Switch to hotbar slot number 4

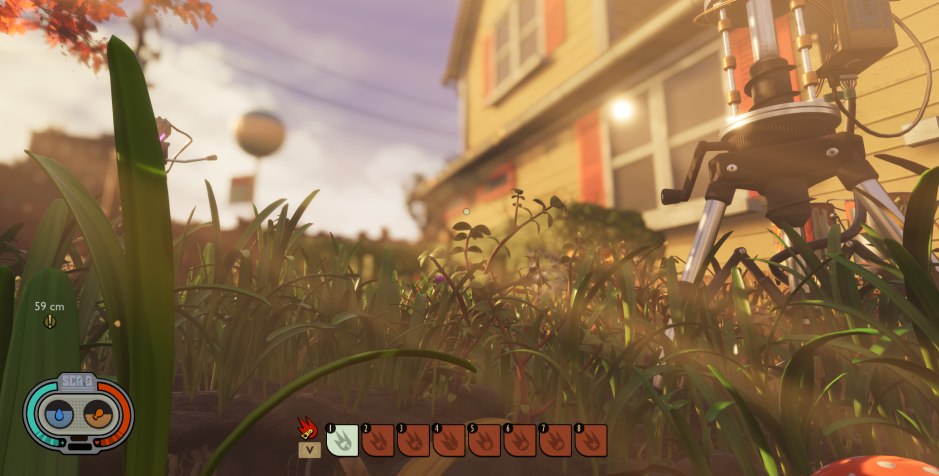point(448,440)
